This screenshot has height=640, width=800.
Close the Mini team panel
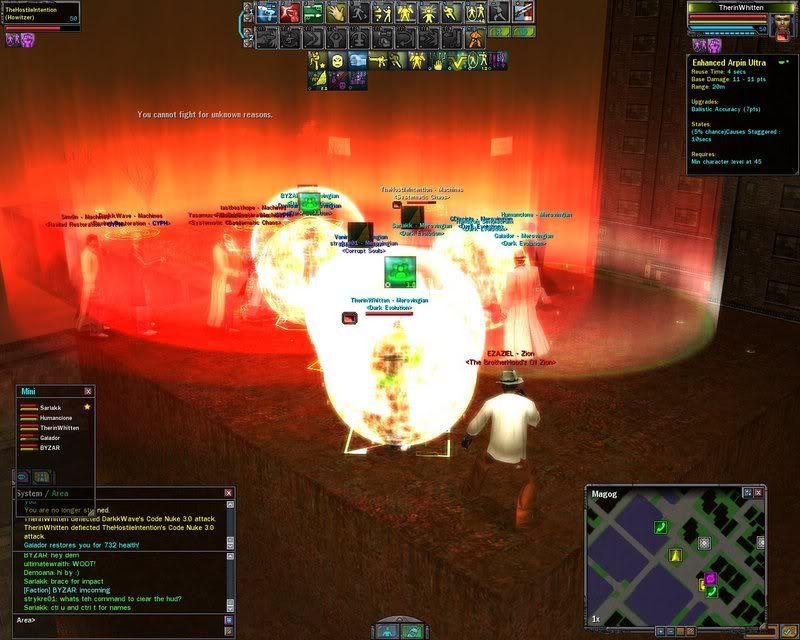(x=88, y=392)
